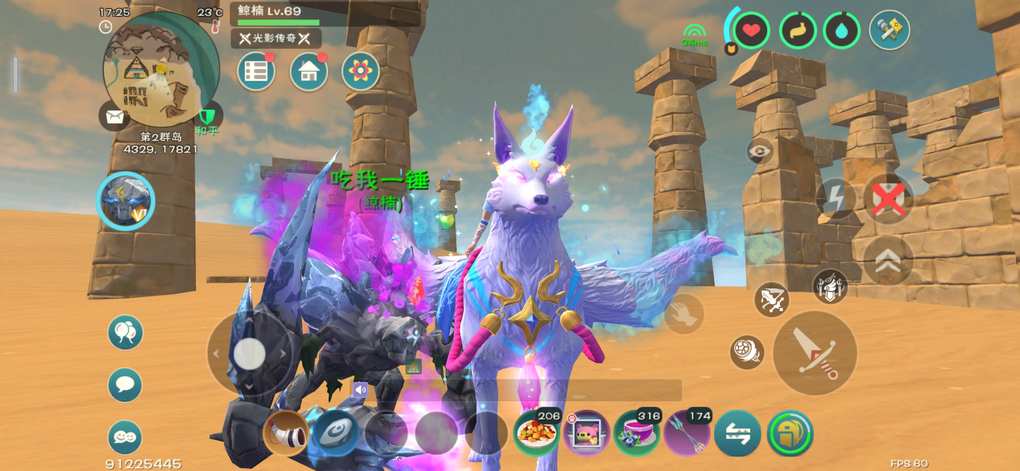Activate the lightning bolt skill
The width and height of the screenshot is (1020, 471).
835,198
